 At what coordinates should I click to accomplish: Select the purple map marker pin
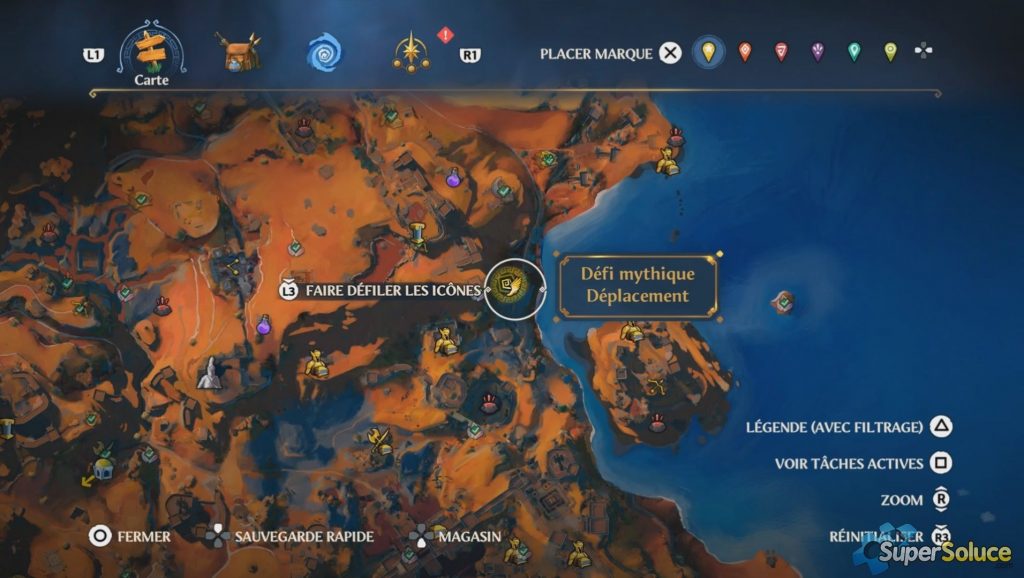[x=818, y=52]
